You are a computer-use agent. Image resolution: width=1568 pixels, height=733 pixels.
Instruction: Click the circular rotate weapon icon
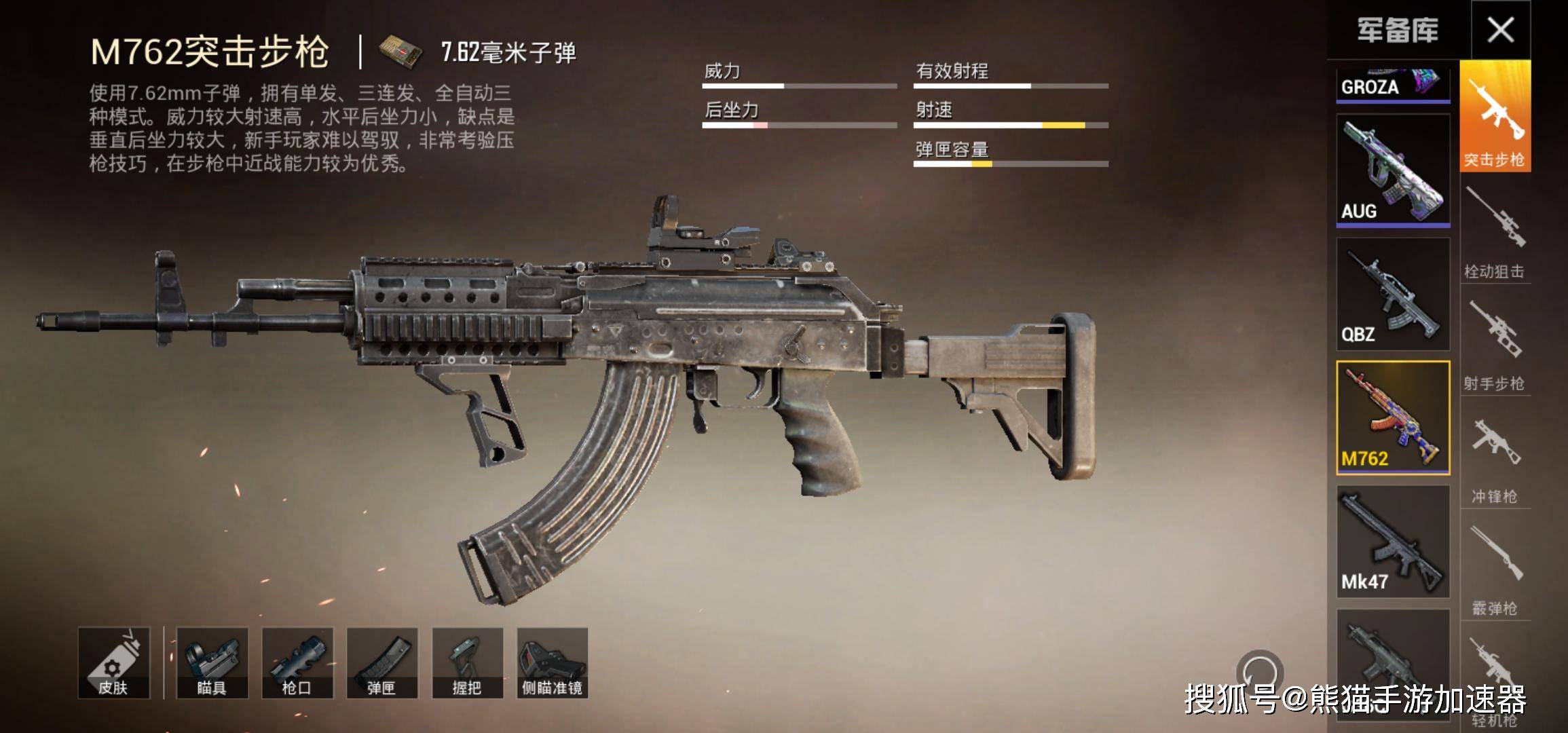[1259, 673]
